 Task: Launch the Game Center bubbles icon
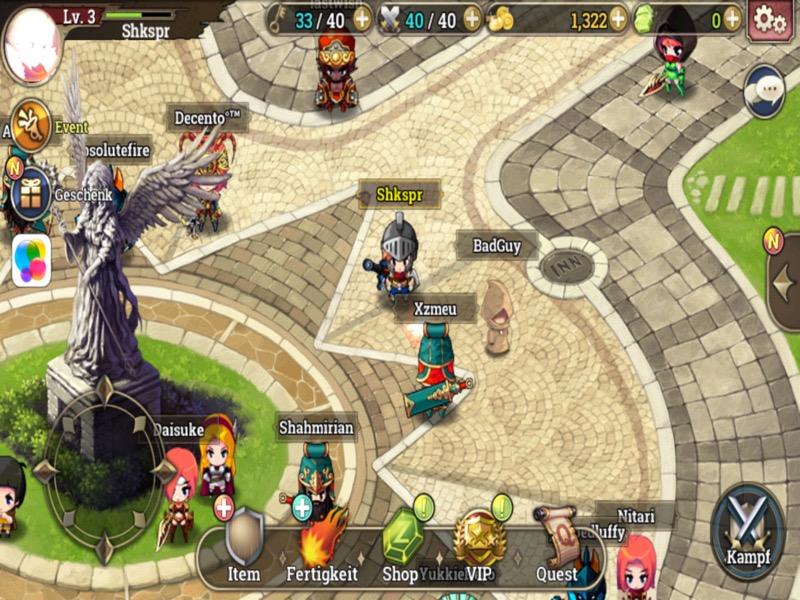point(31,260)
